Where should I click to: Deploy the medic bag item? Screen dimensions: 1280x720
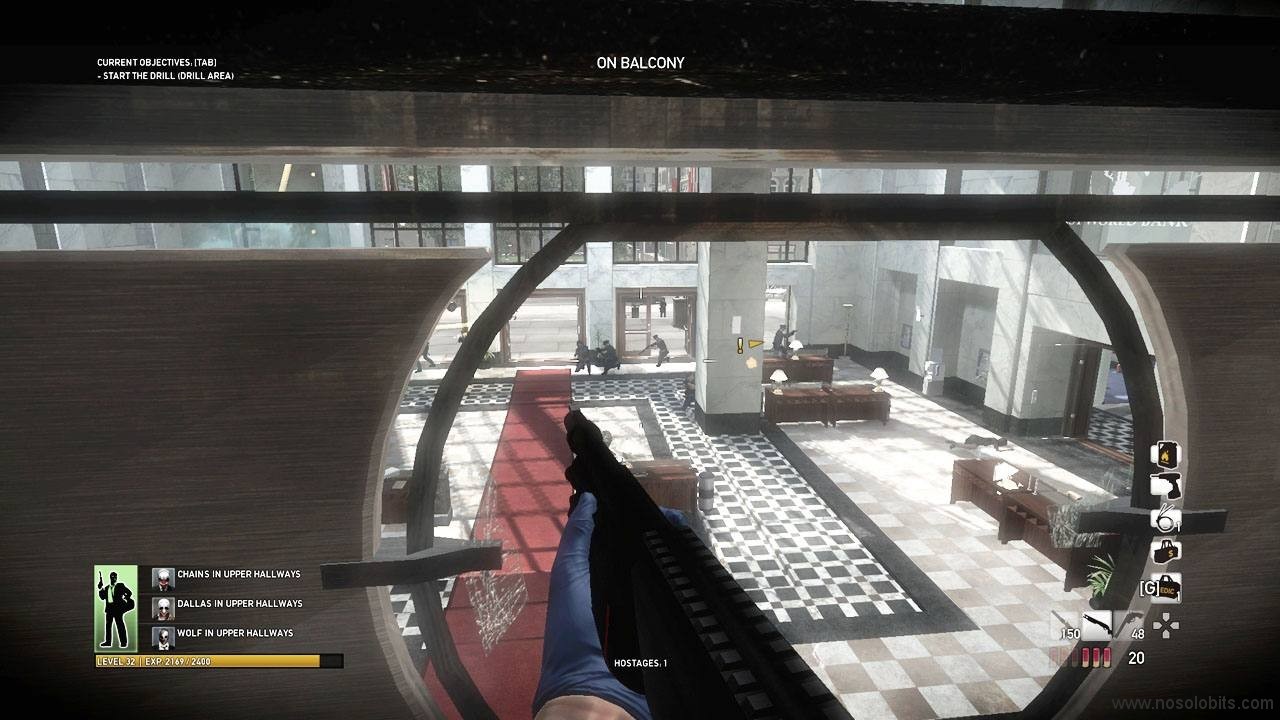coord(1166,588)
